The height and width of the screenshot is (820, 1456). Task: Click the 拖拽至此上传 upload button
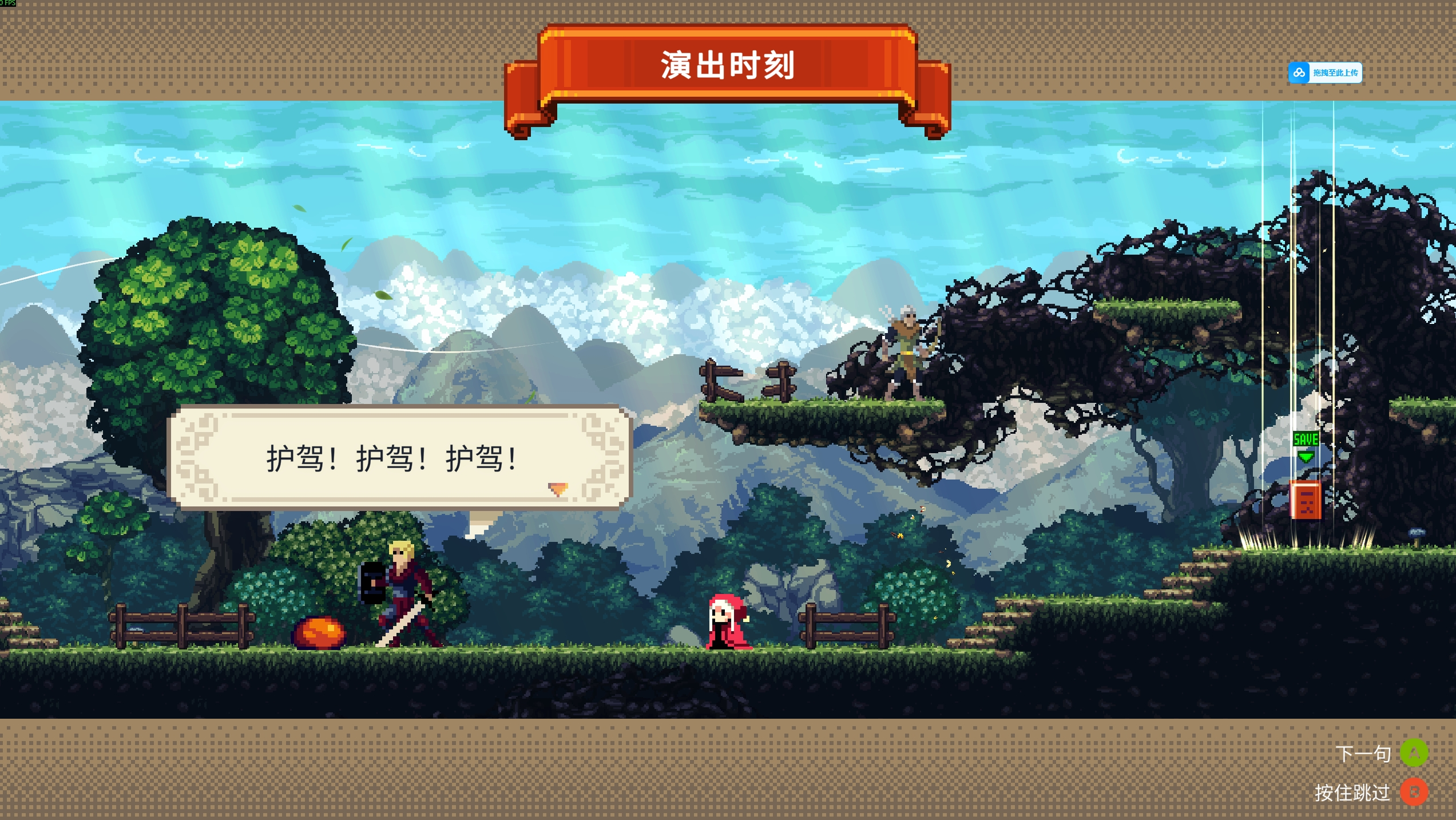(x=1324, y=73)
